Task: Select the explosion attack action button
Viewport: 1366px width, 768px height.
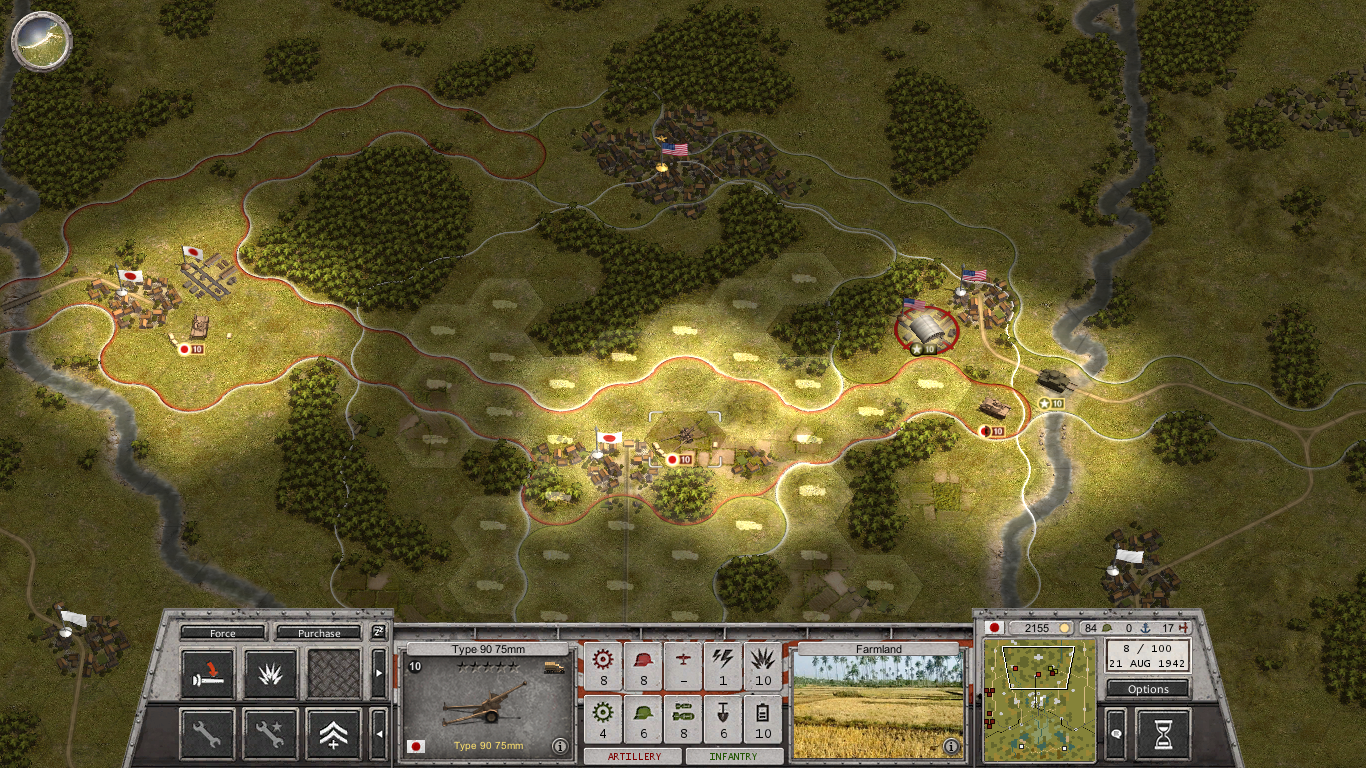Action: (271, 674)
